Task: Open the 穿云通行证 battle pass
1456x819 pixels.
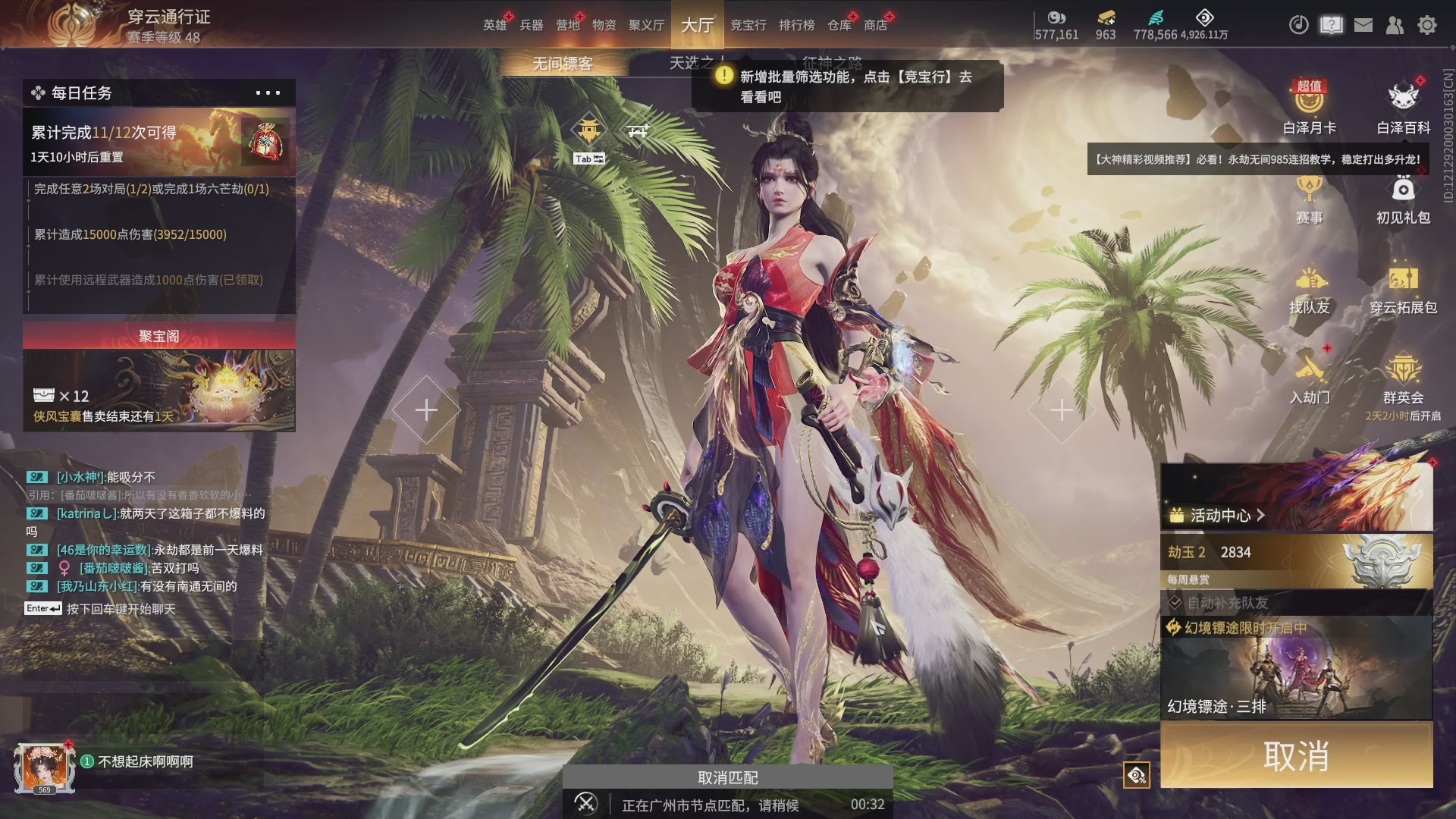Action: point(168,17)
